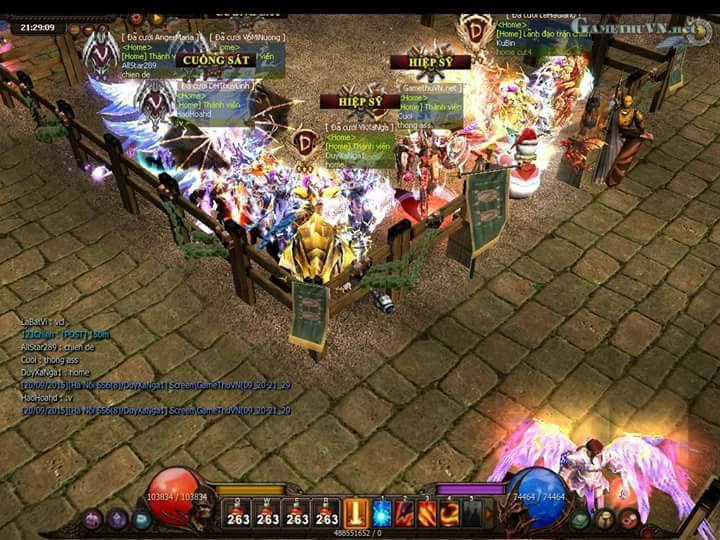This screenshot has width=720, height=540.
Task: Click the teal round button near health orb
Action: click(x=141, y=519)
